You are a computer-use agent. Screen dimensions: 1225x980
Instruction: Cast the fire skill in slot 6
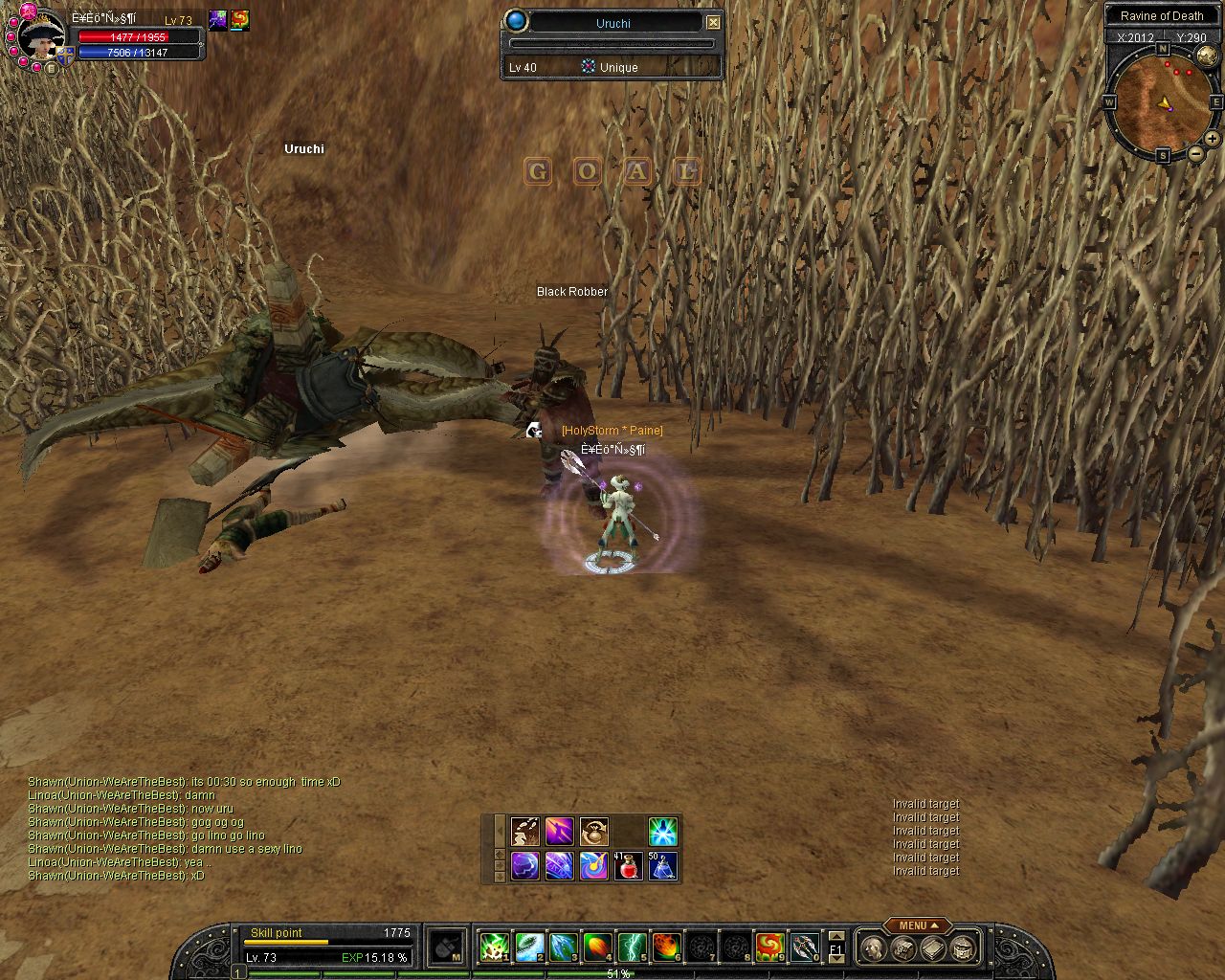coord(667,947)
